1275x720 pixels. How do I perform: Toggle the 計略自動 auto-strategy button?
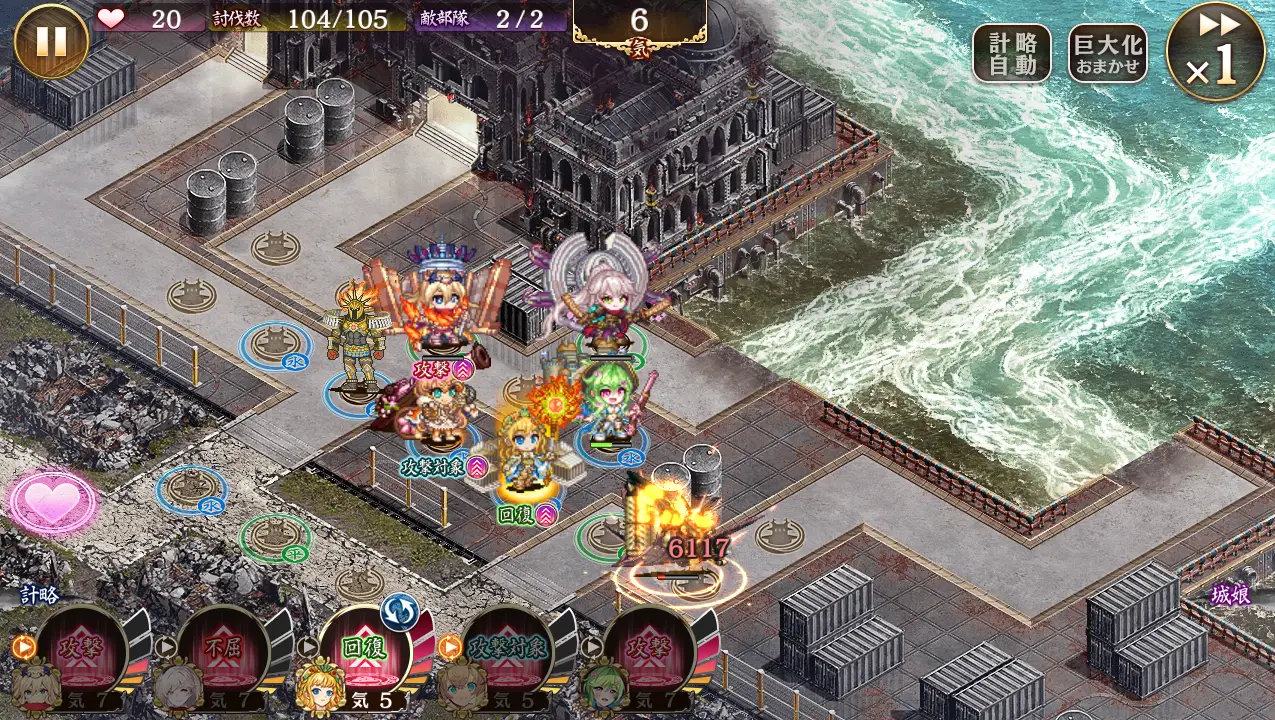pos(1011,54)
